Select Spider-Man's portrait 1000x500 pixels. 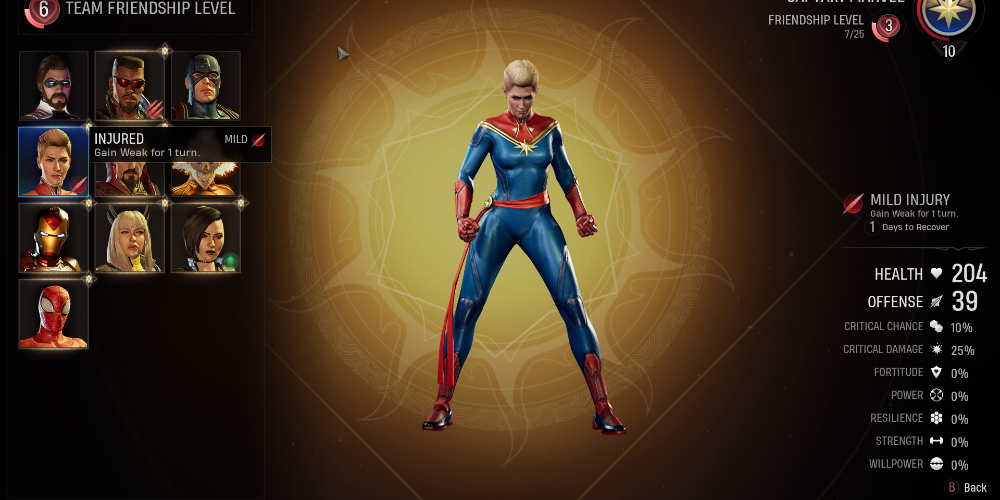(53, 314)
